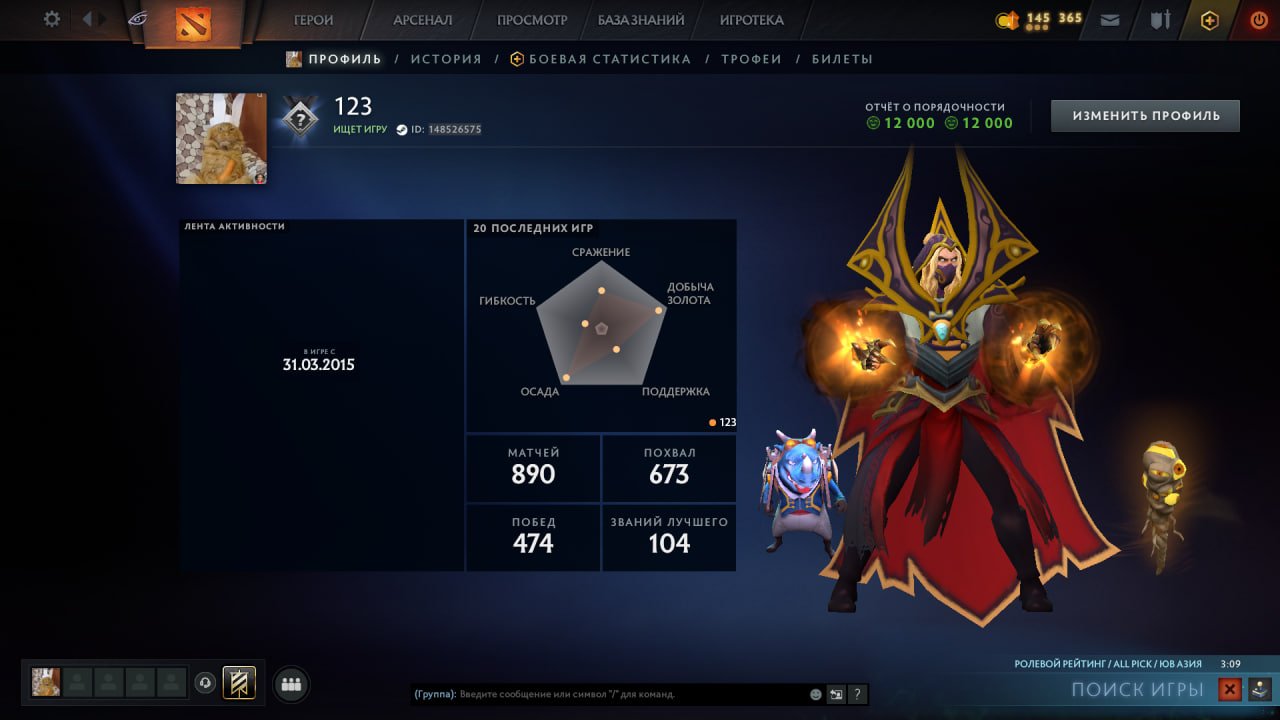The width and height of the screenshot is (1280, 720).
Task: Cancel the match search with the red X
Action: [x=1230, y=689]
